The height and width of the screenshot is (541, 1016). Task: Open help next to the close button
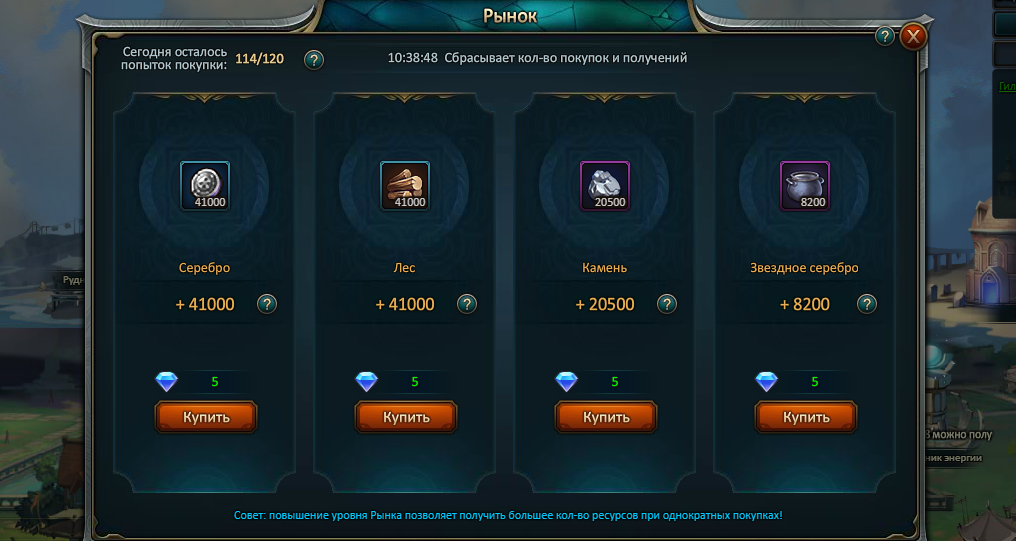tap(885, 37)
